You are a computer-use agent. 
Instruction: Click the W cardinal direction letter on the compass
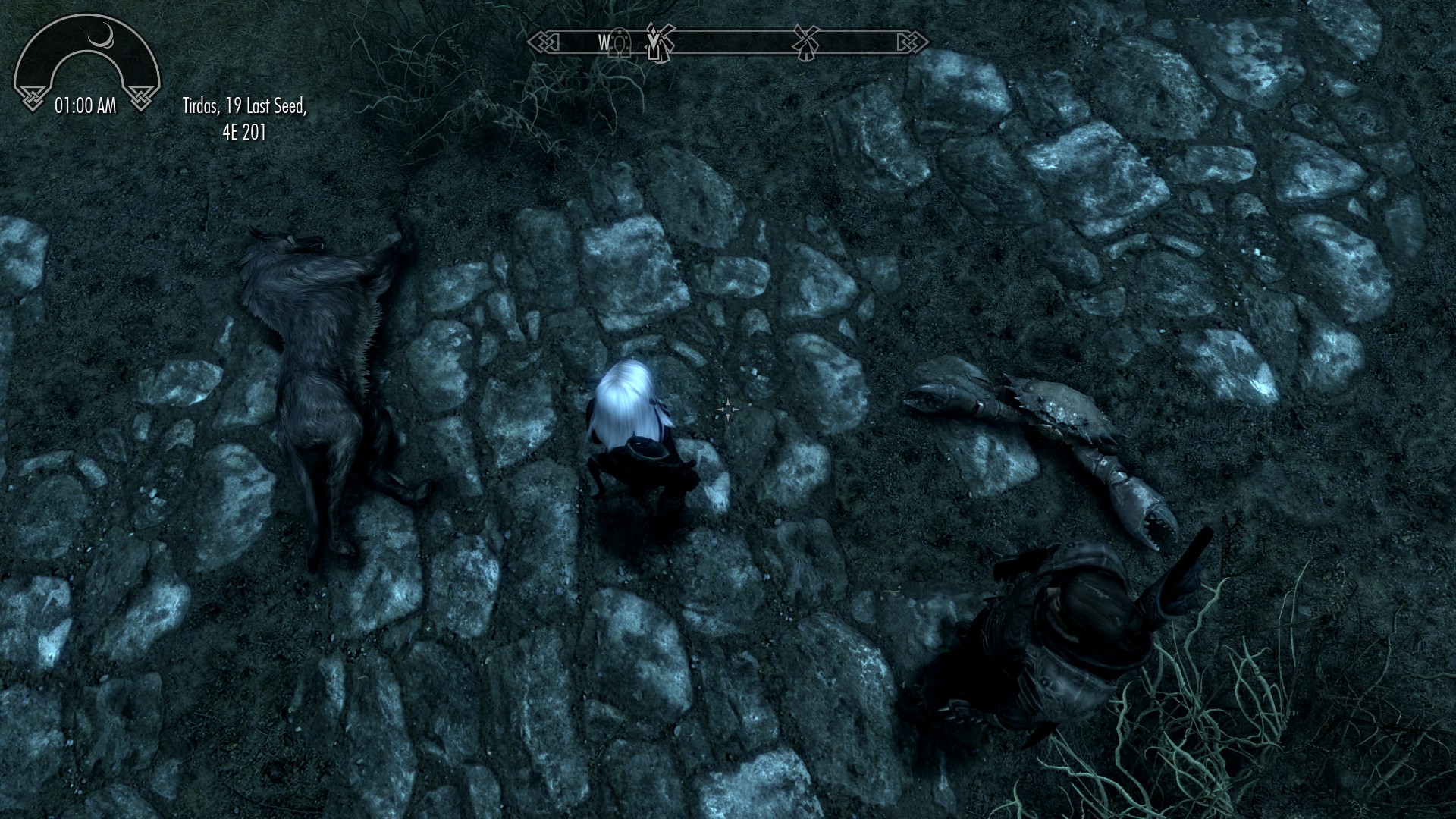[x=604, y=42]
